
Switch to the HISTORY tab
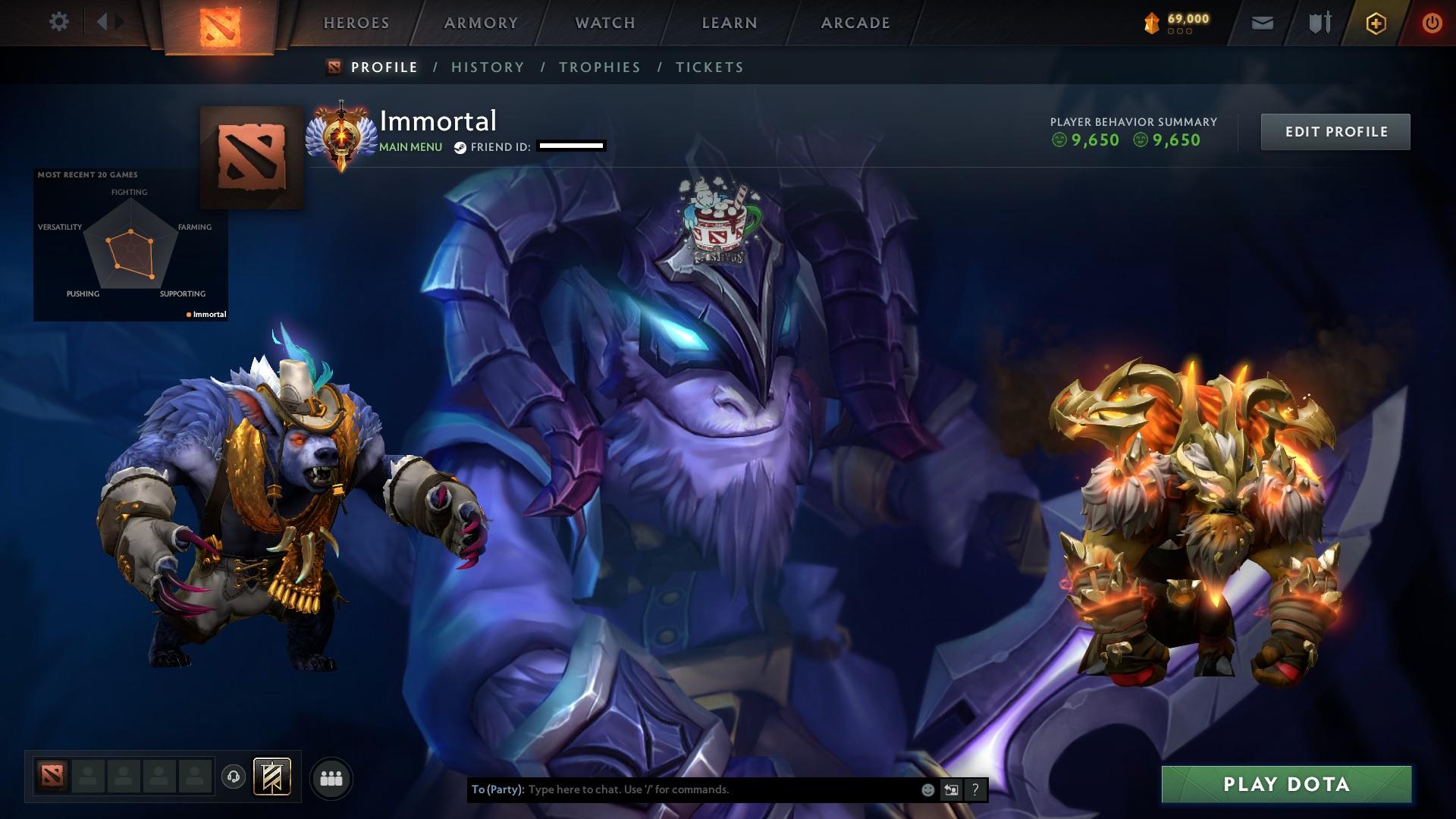pyautogui.click(x=487, y=67)
